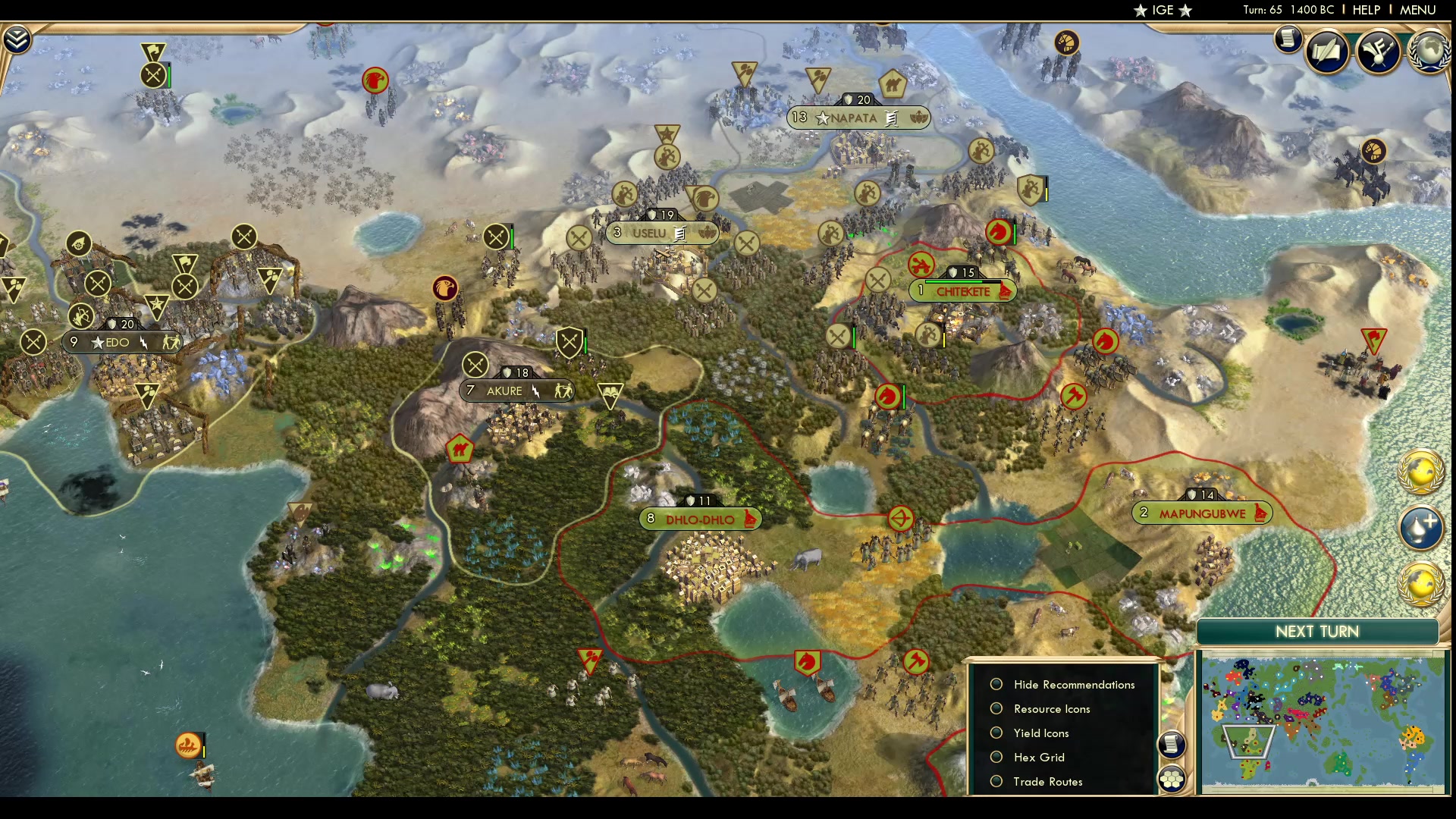This screenshot has height=819, width=1456.
Task: Open the Notifications log scroll icon
Action: [x=1288, y=39]
